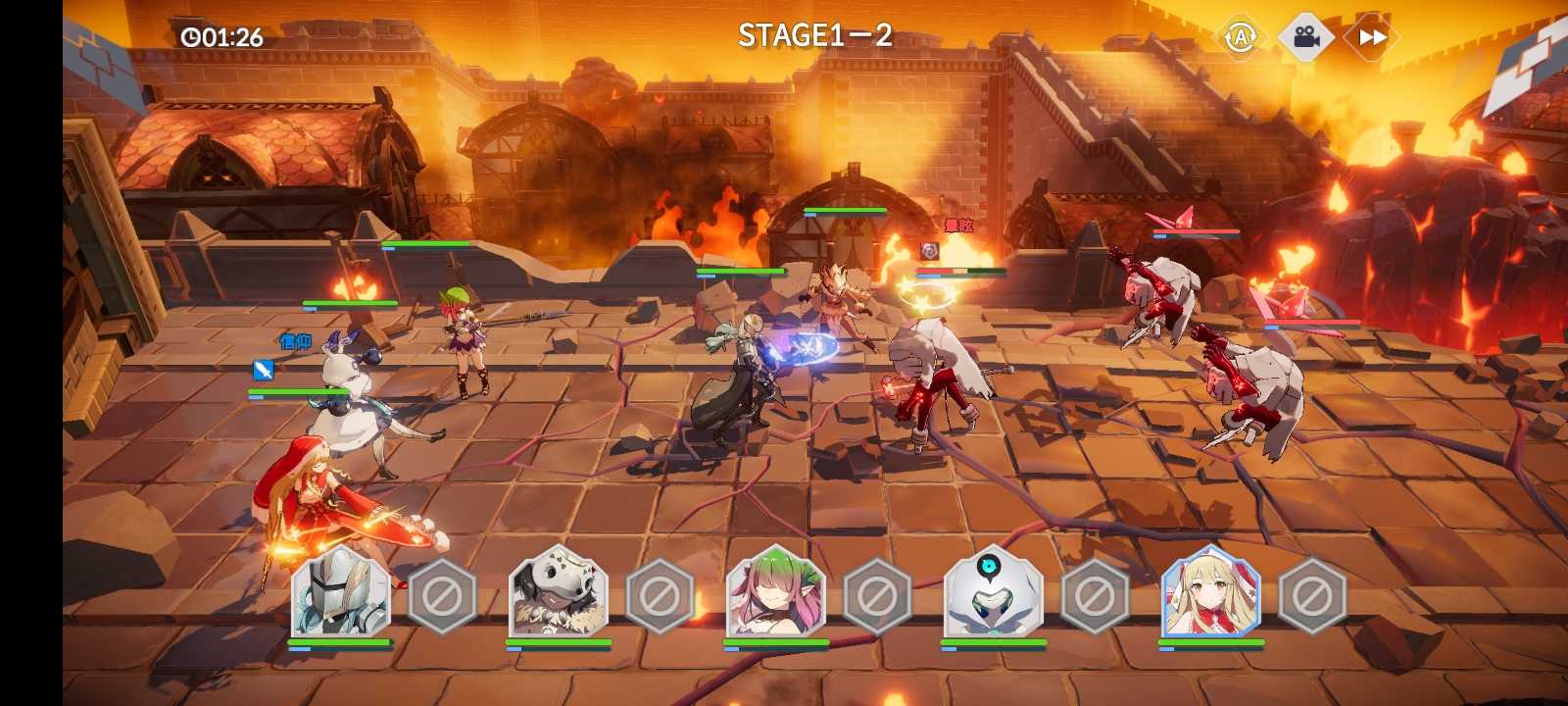
Task: Switch the camera view mode
Action: tap(1305, 38)
